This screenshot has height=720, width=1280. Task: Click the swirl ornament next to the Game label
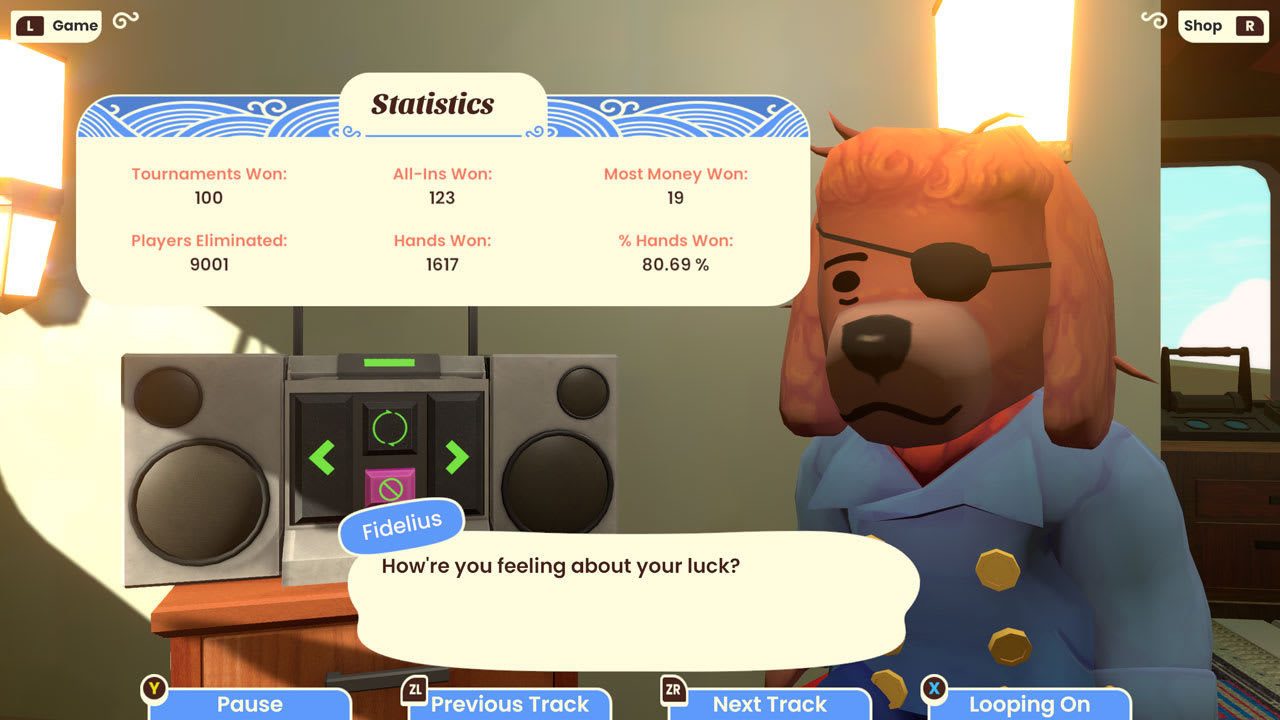pyautogui.click(x=124, y=22)
